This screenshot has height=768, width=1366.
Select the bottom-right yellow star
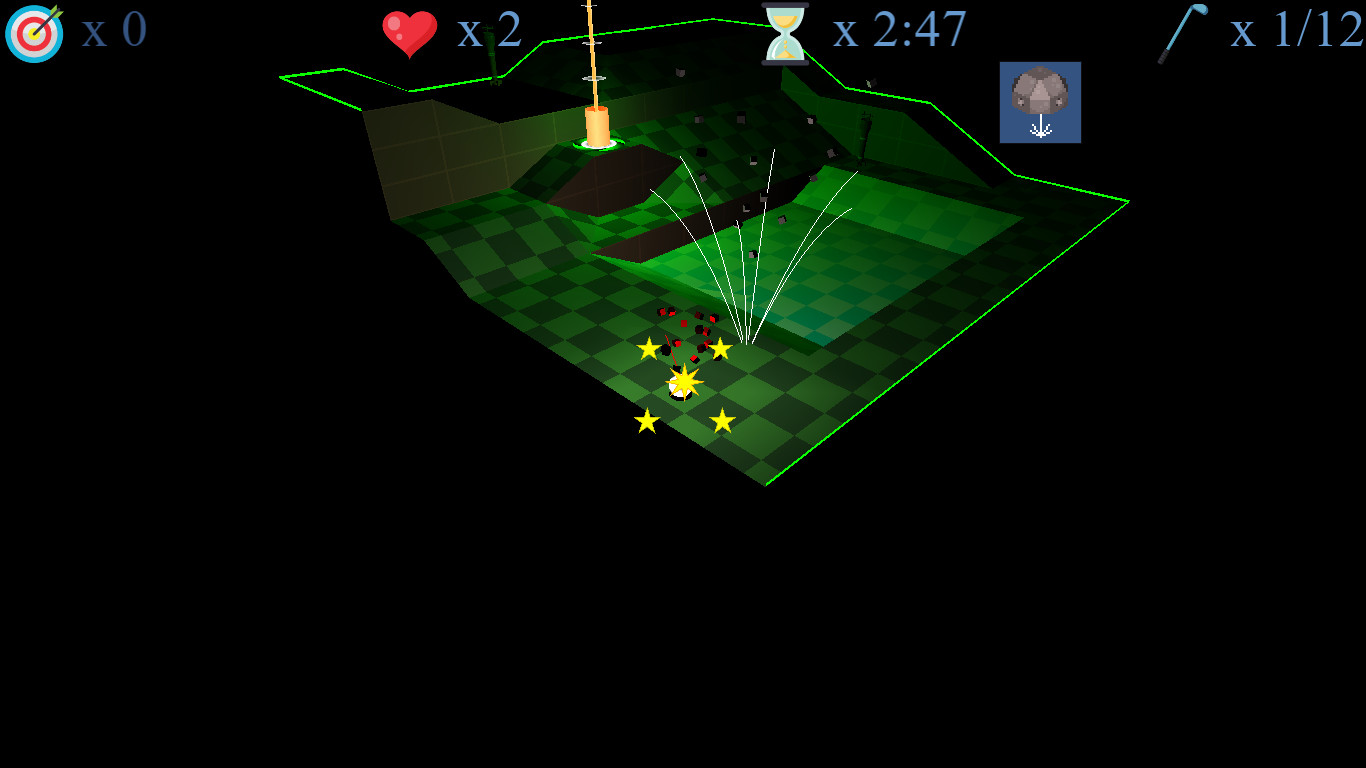pyautogui.click(x=724, y=419)
